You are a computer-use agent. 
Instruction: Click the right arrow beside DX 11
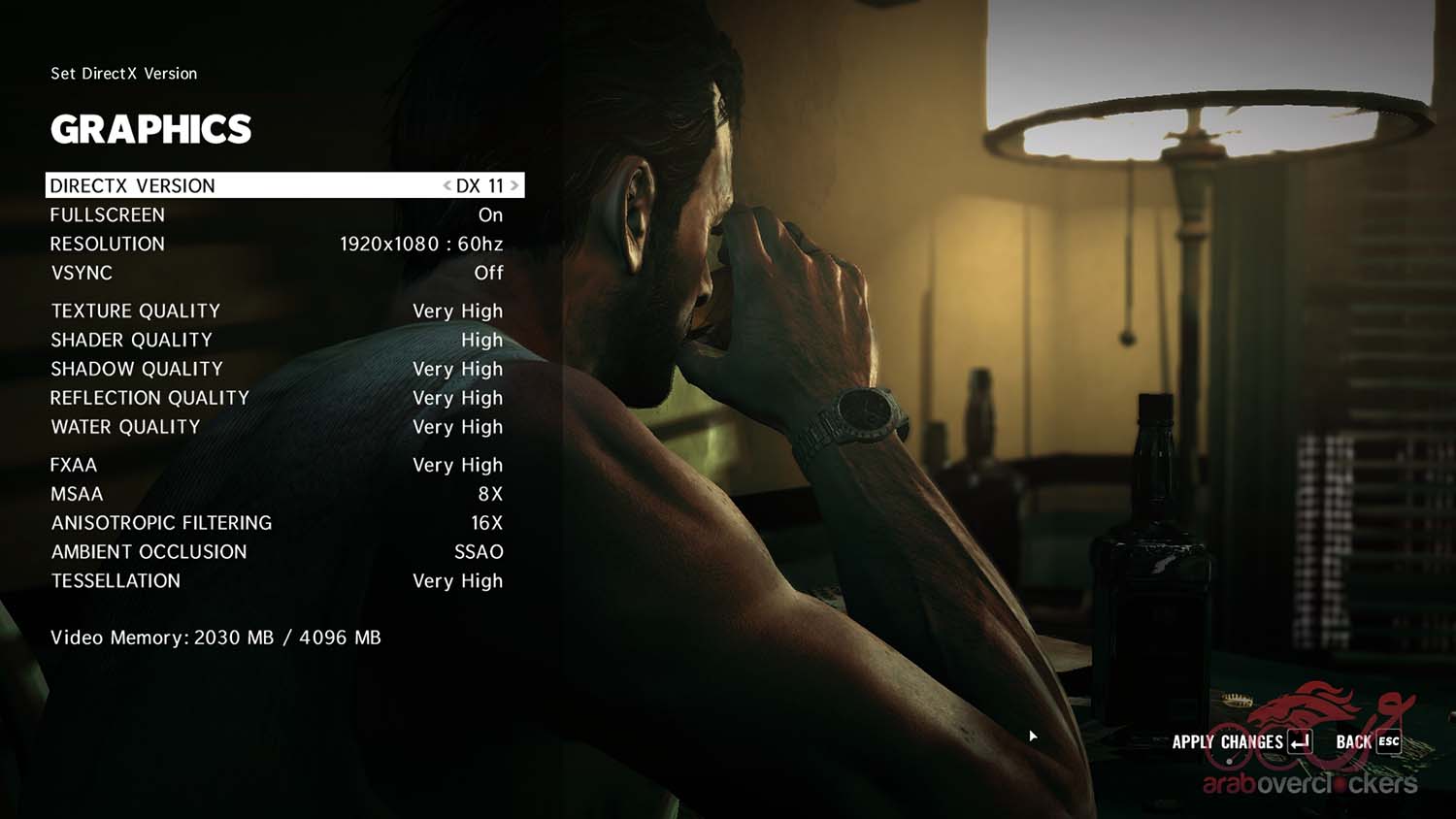(x=514, y=185)
